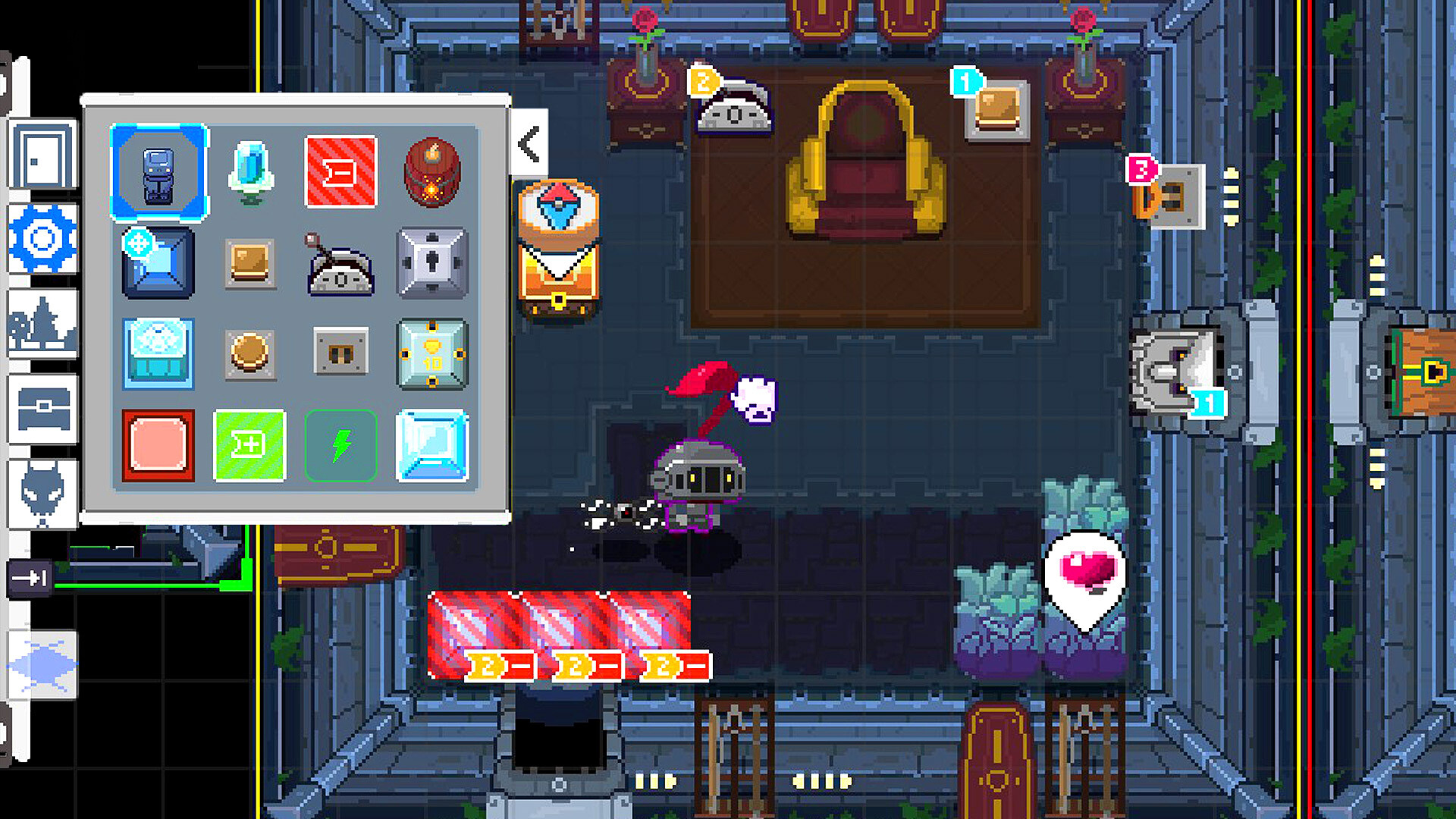Select the robot statue object in the palette
This screenshot has height=819, width=1456.
click(158, 171)
